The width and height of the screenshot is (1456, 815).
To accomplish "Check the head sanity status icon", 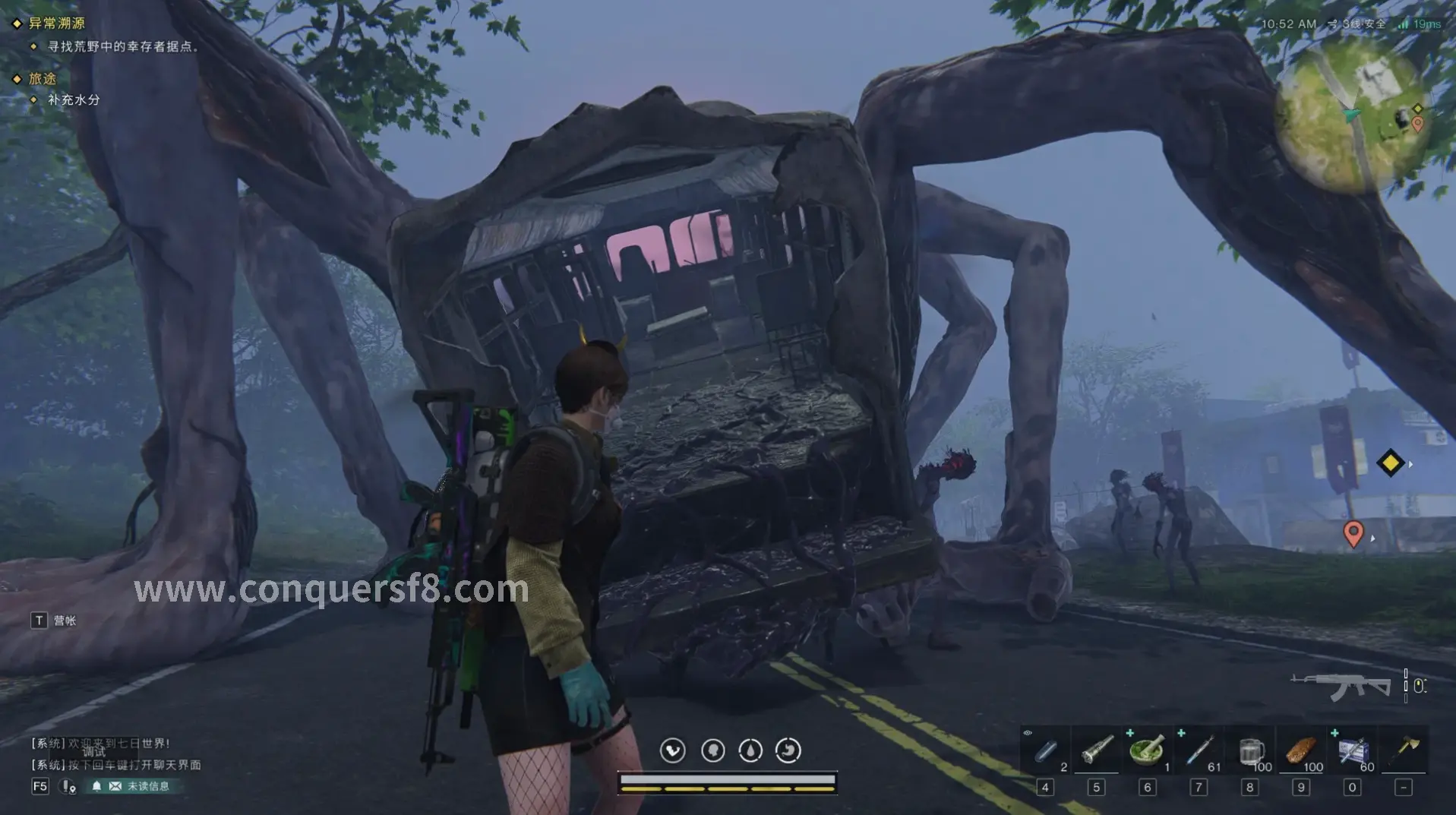I will click(x=712, y=751).
